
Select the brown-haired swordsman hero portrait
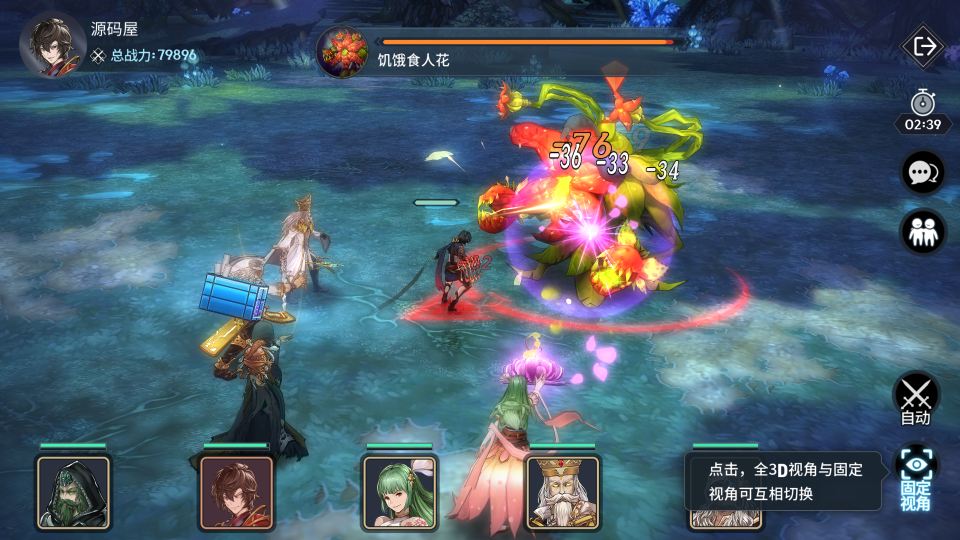click(x=236, y=492)
